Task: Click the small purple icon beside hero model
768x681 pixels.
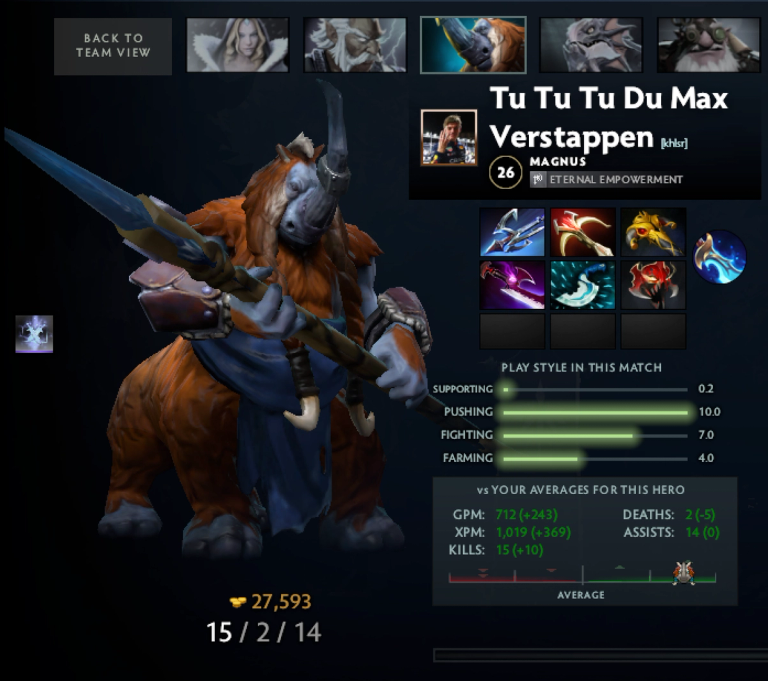Action: [34, 334]
